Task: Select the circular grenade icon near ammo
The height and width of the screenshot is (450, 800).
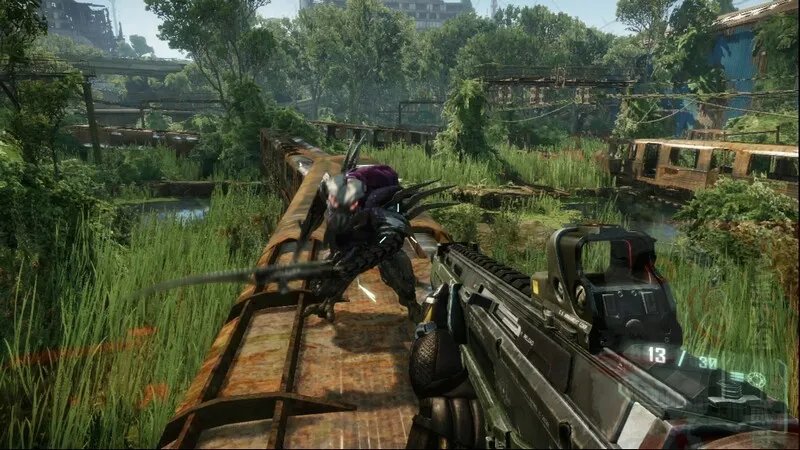Action: [757, 380]
